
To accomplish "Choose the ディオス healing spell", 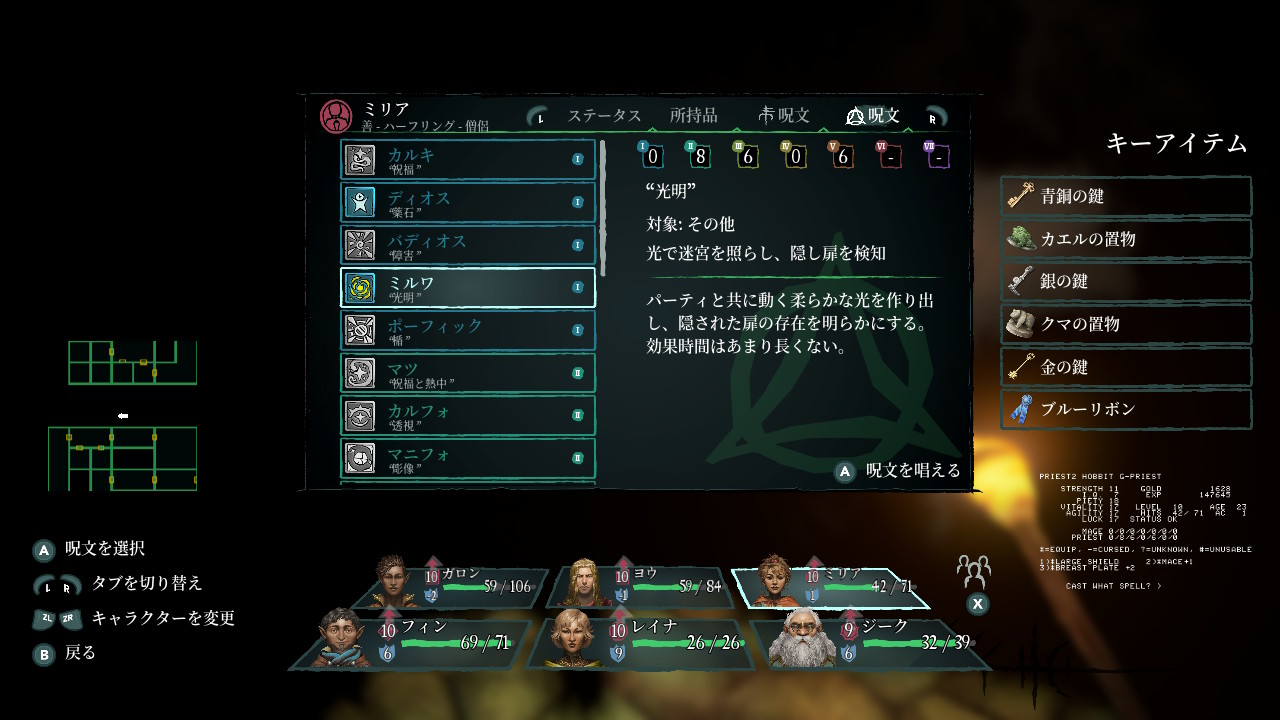I will (468, 202).
